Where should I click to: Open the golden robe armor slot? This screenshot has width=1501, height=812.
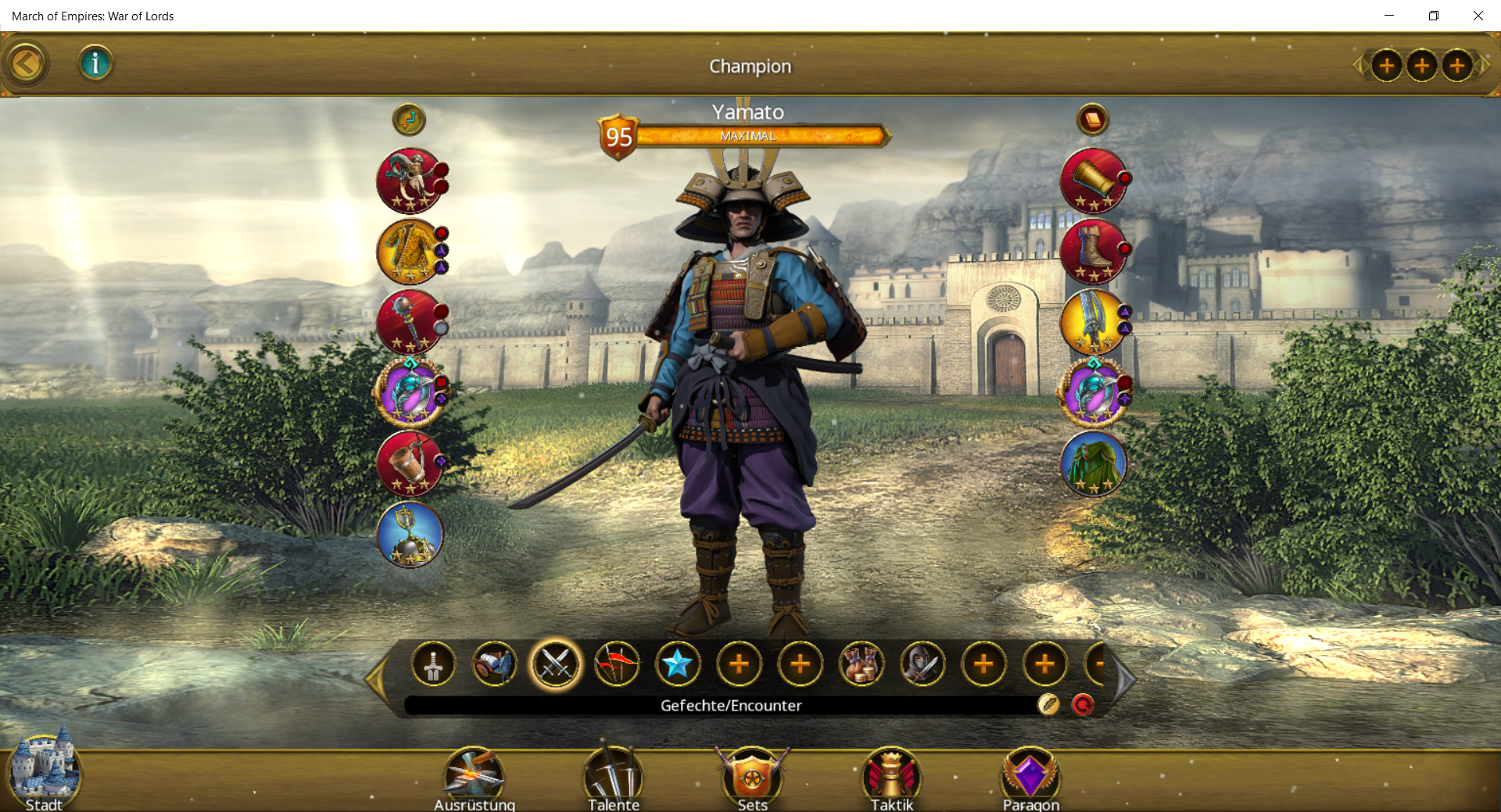coord(410,252)
